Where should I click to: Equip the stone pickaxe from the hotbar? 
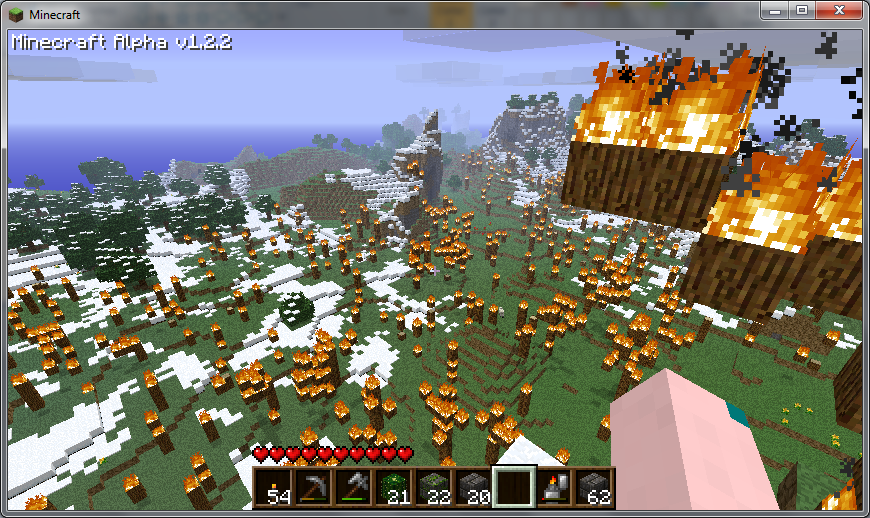click(314, 487)
